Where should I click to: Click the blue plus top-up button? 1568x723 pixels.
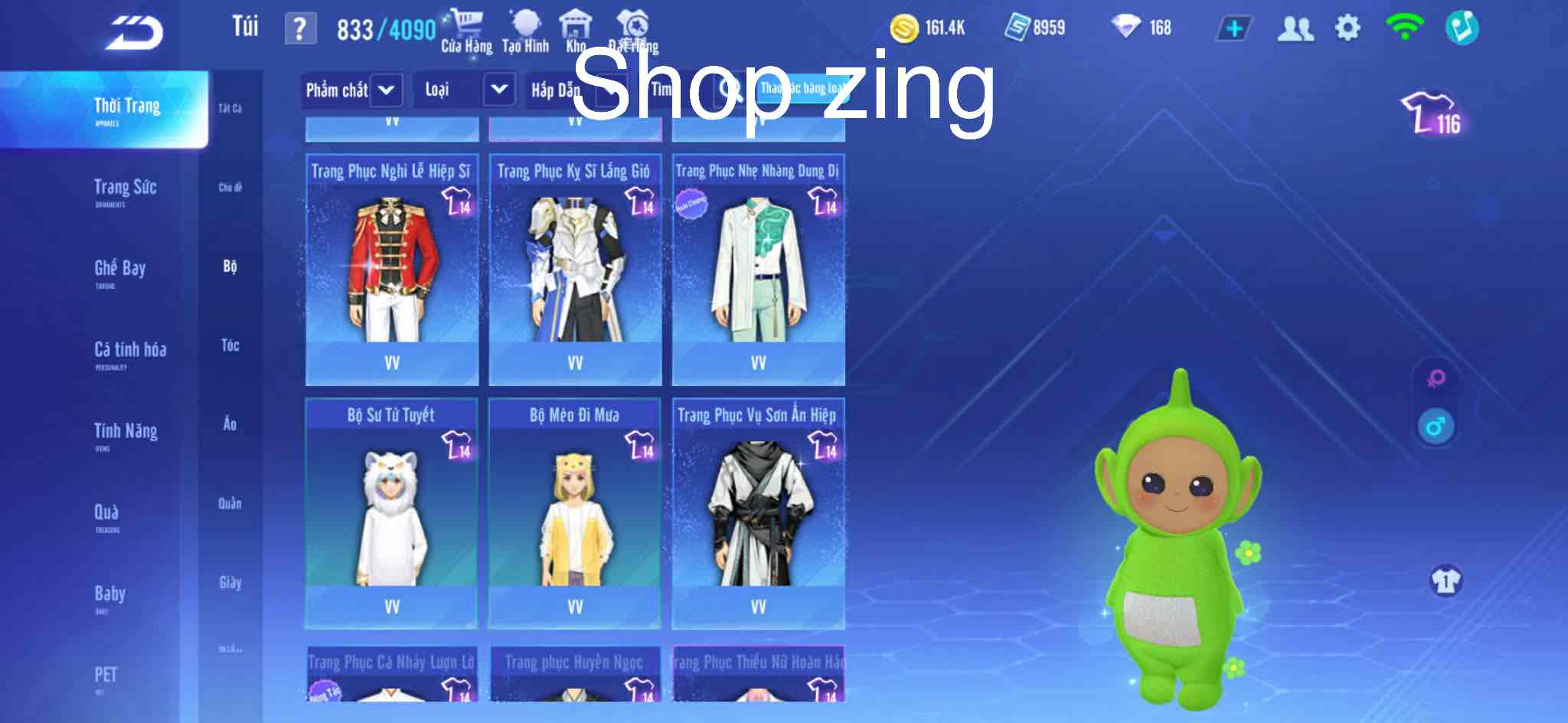click(x=1233, y=29)
